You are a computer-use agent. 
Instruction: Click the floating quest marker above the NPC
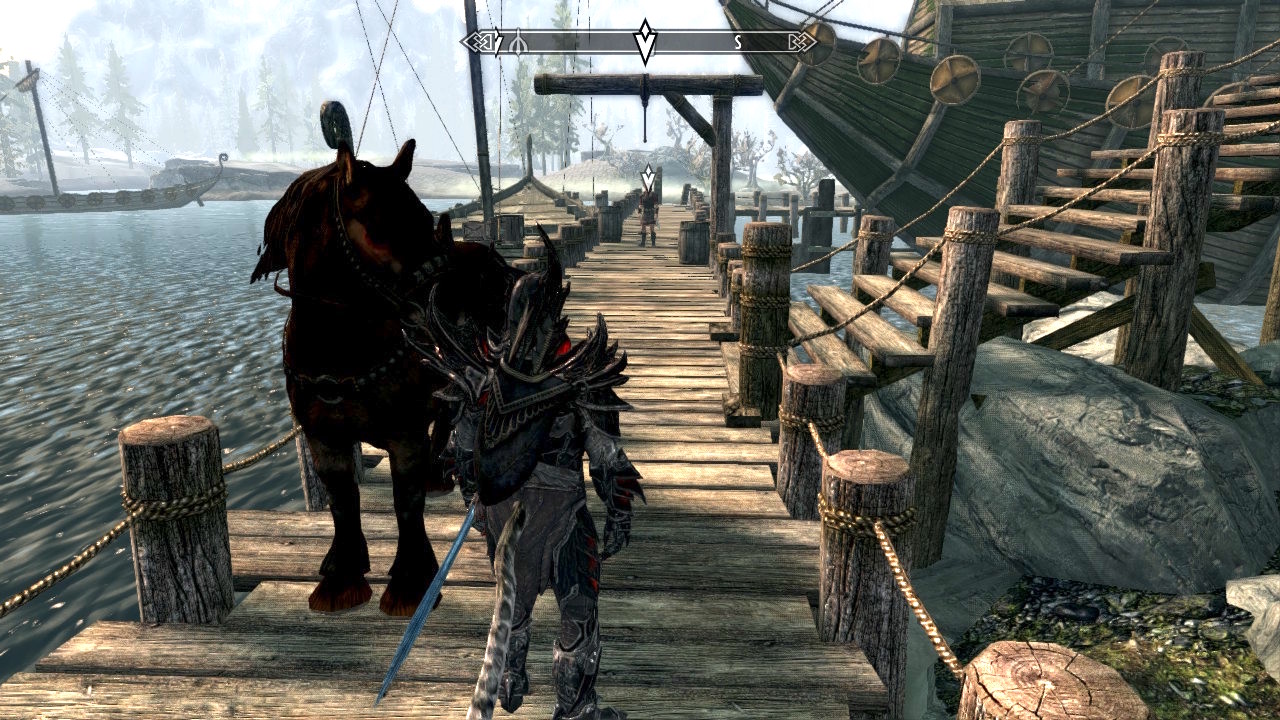click(x=648, y=177)
